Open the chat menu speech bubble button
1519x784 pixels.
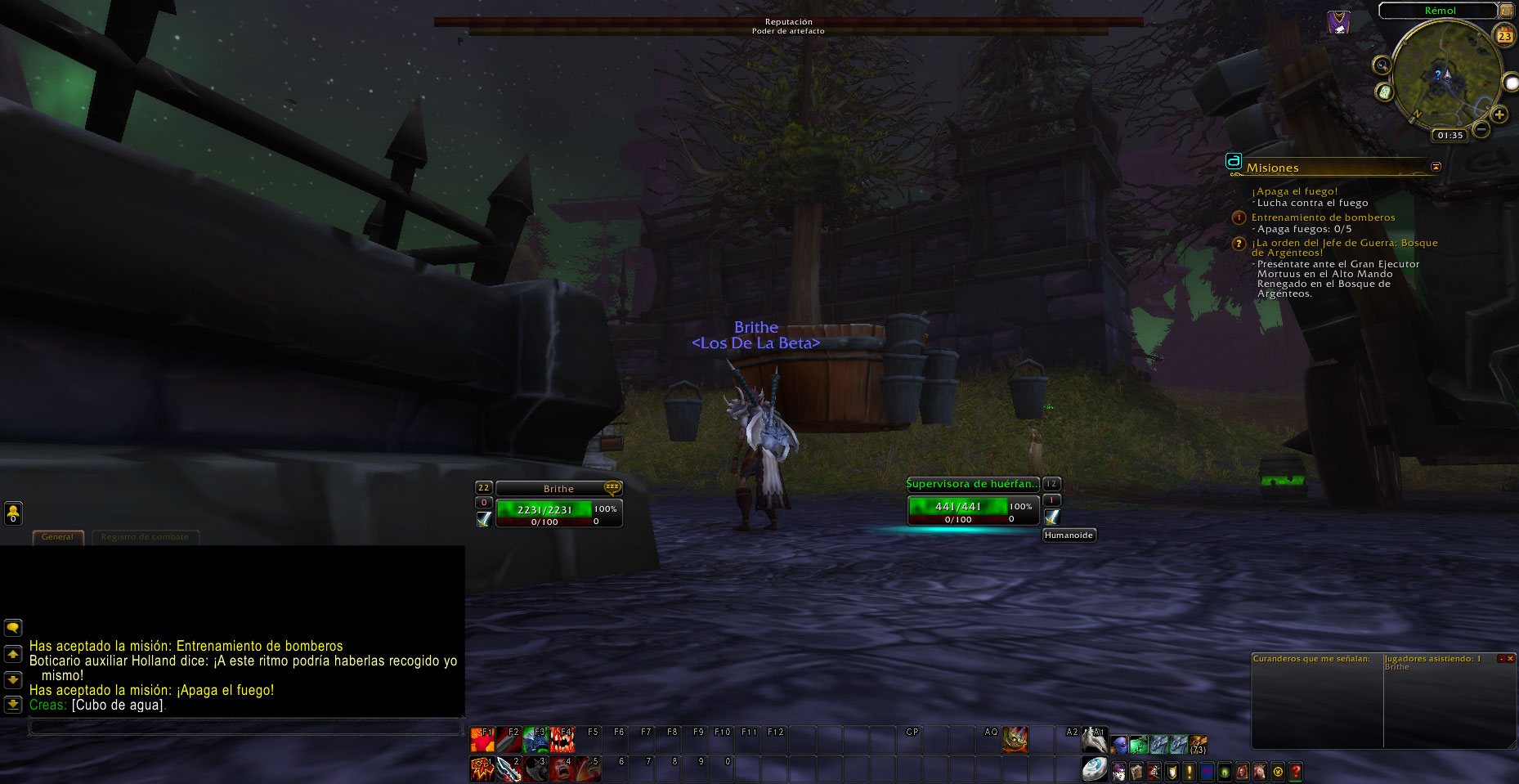(x=13, y=628)
